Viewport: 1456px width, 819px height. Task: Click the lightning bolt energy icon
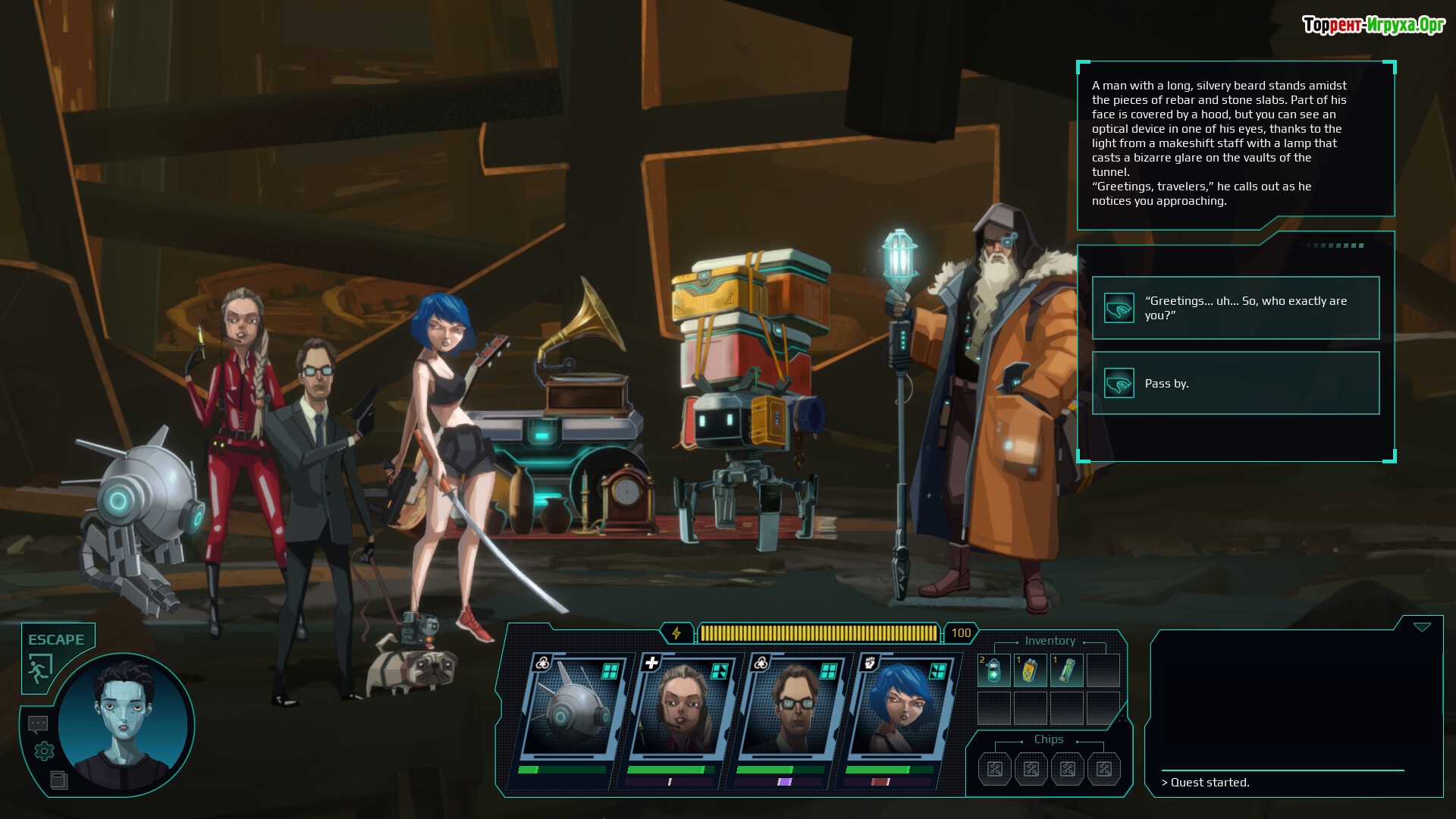pyautogui.click(x=676, y=632)
